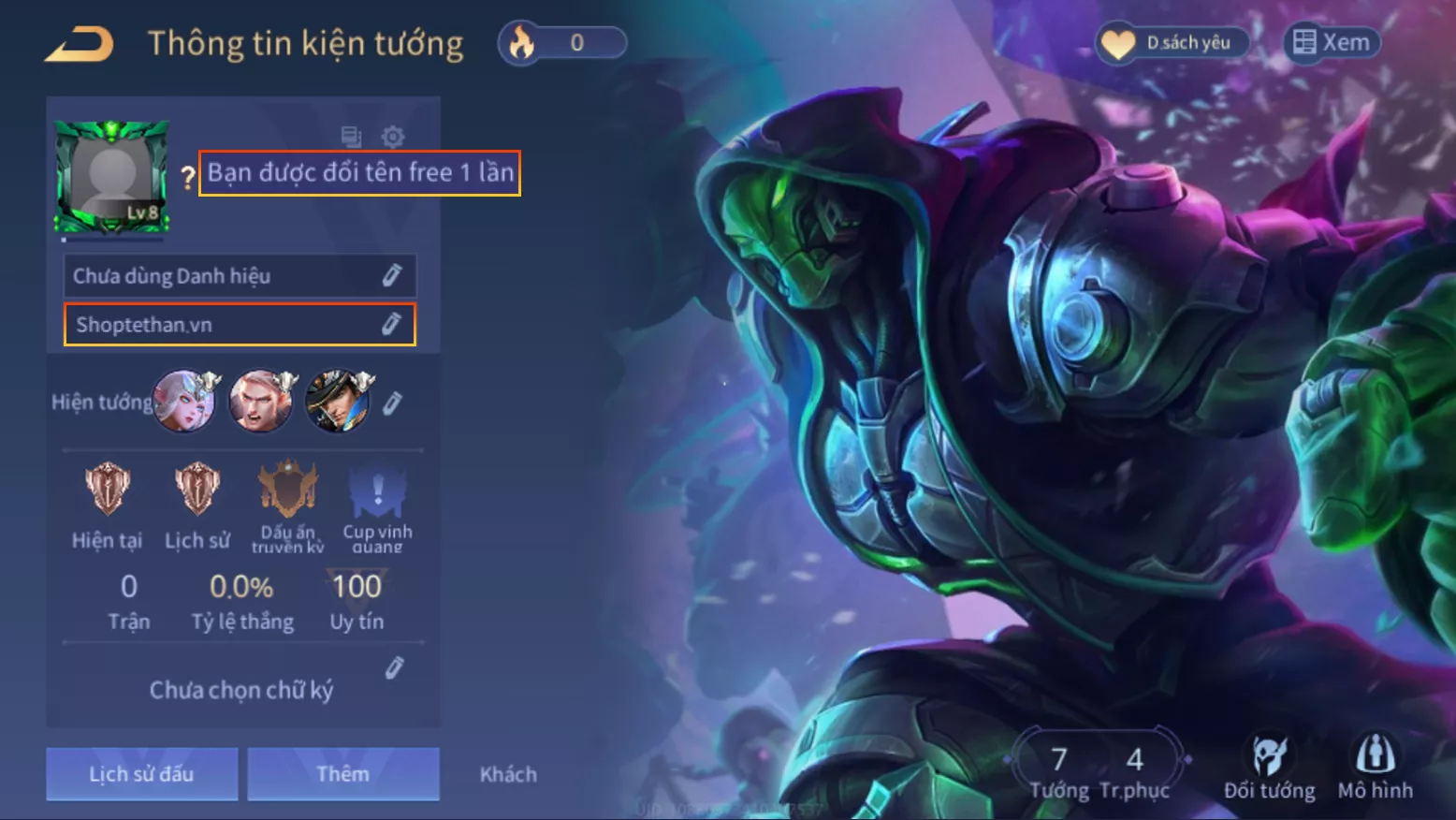Screen dimensions: 1456x820
Task: Select the Lịch sử rank badge
Action: click(197, 491)
